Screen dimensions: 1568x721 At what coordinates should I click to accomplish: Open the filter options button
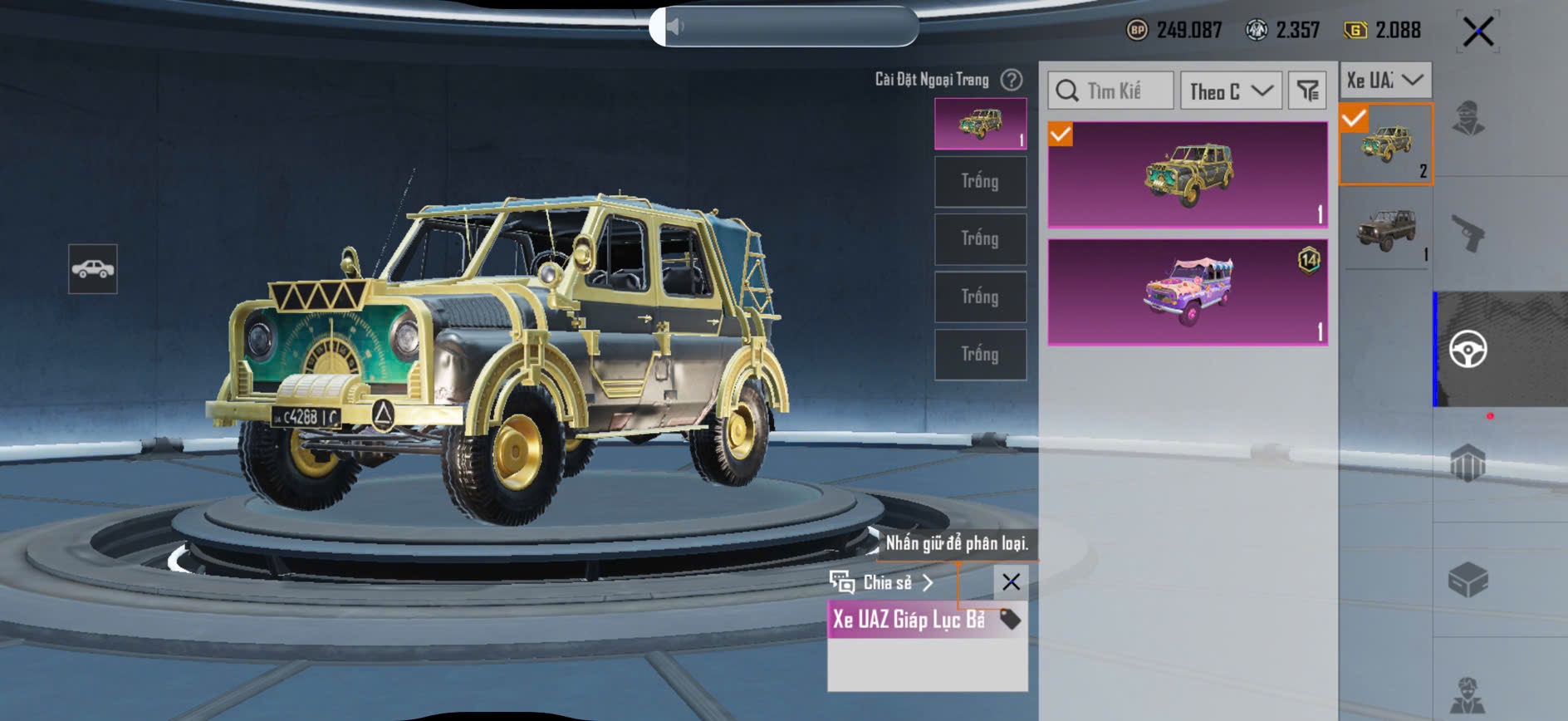coord(1307,91)
